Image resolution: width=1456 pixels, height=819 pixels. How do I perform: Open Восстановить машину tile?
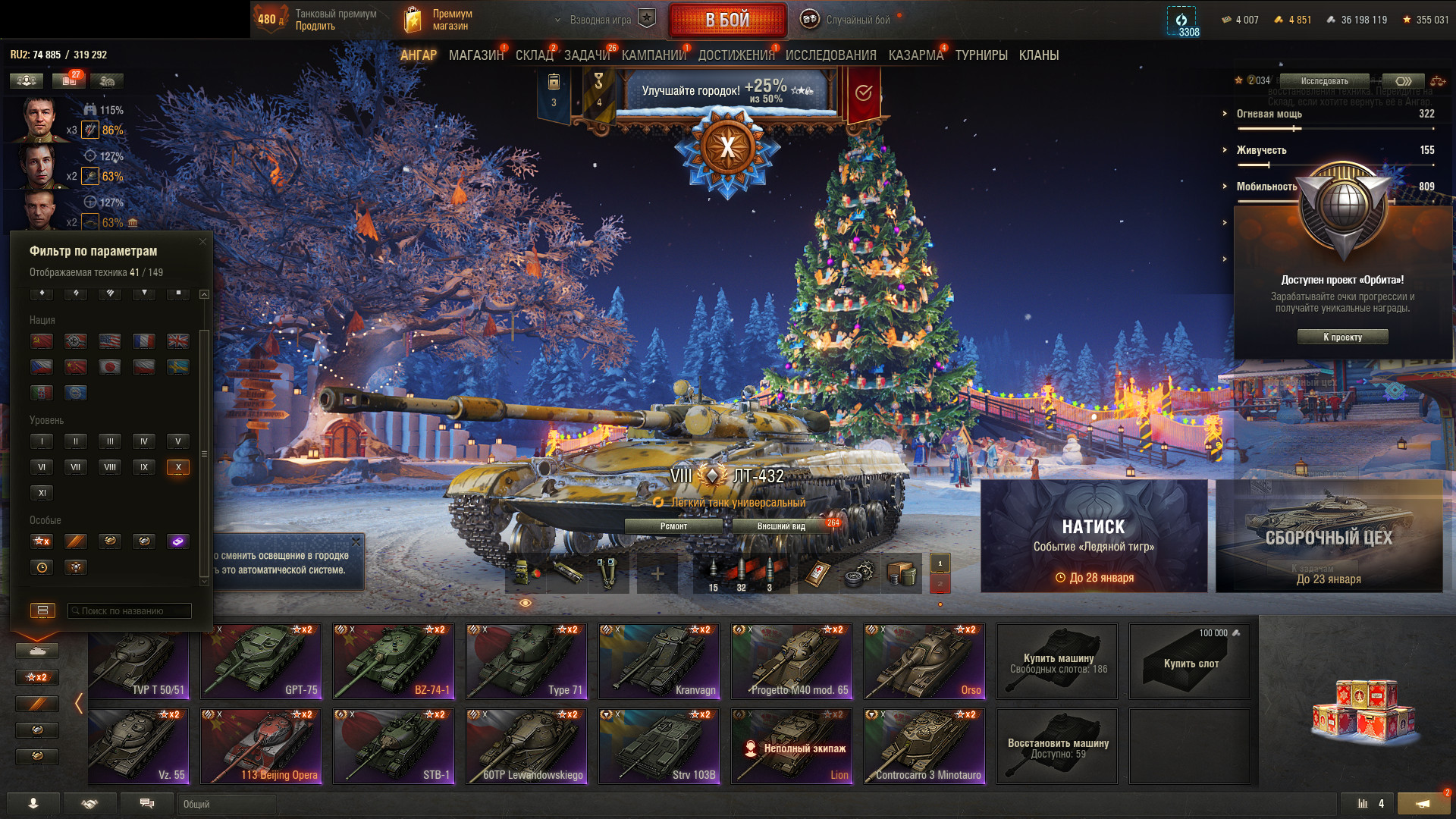click(1057, 746)
